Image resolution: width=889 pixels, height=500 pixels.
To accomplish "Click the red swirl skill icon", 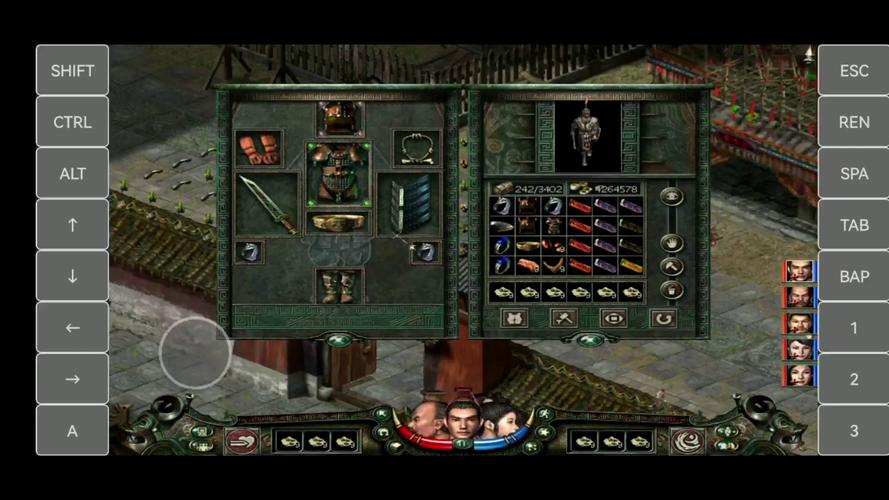I will pyautogui.click(x=687, y=440).
